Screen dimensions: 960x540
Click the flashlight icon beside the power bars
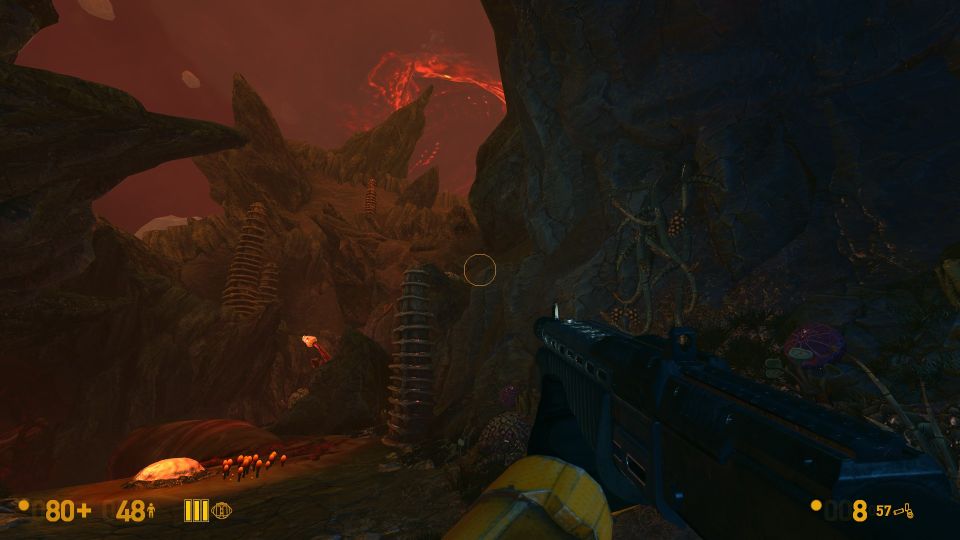coord(221,511)
